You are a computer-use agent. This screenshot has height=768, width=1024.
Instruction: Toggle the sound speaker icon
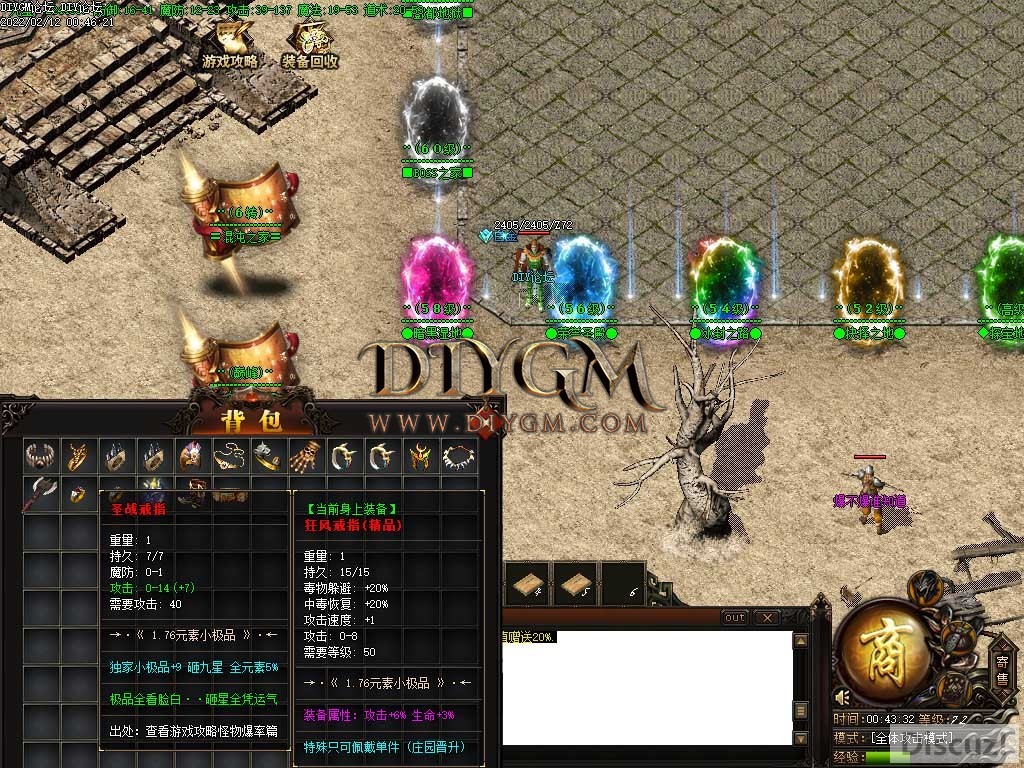tap(845, 697)
